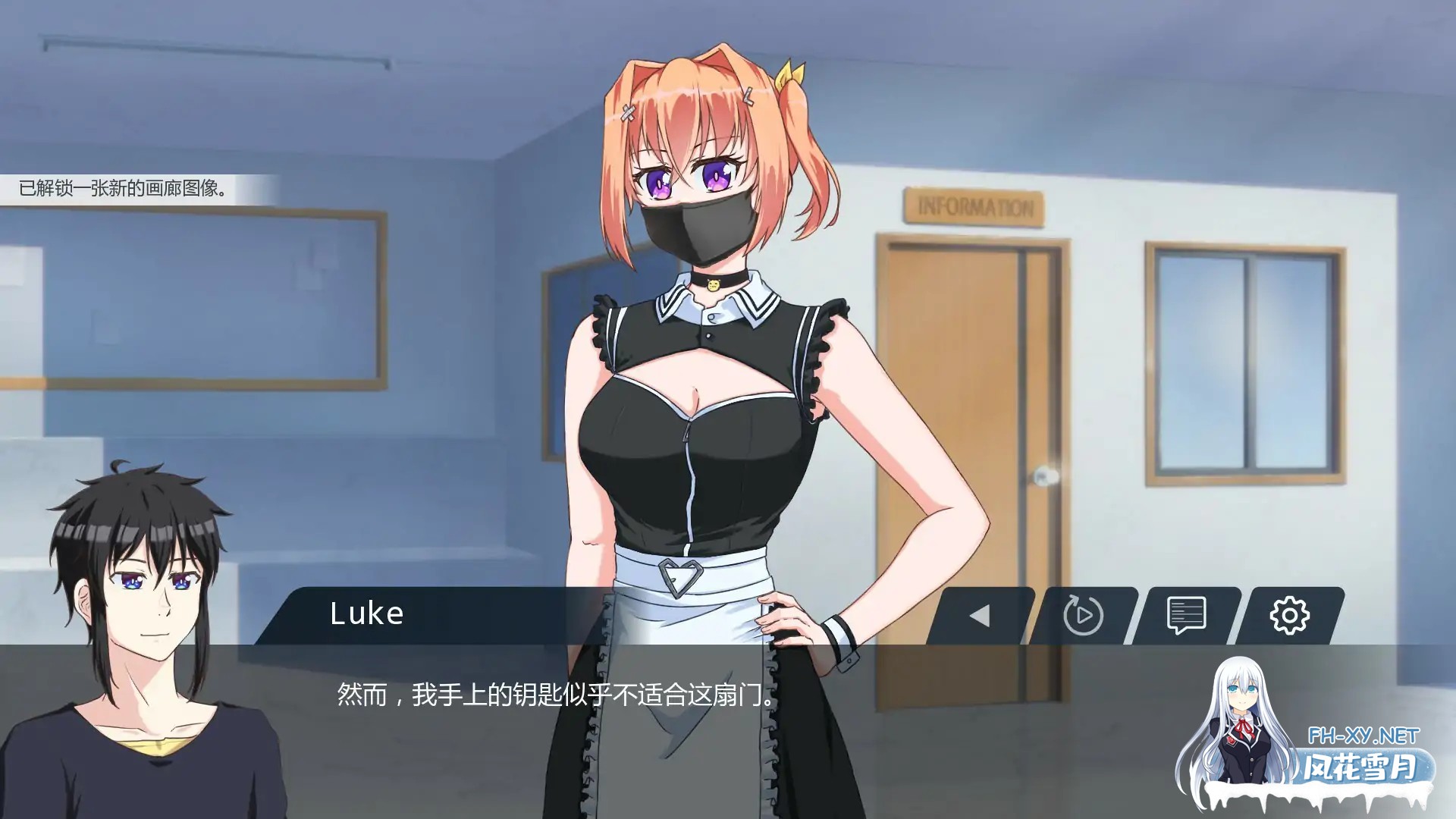Dismiss the gallery unlock notification banner
The height and width of the screenshot is (819, 1456).
(121, 187)
